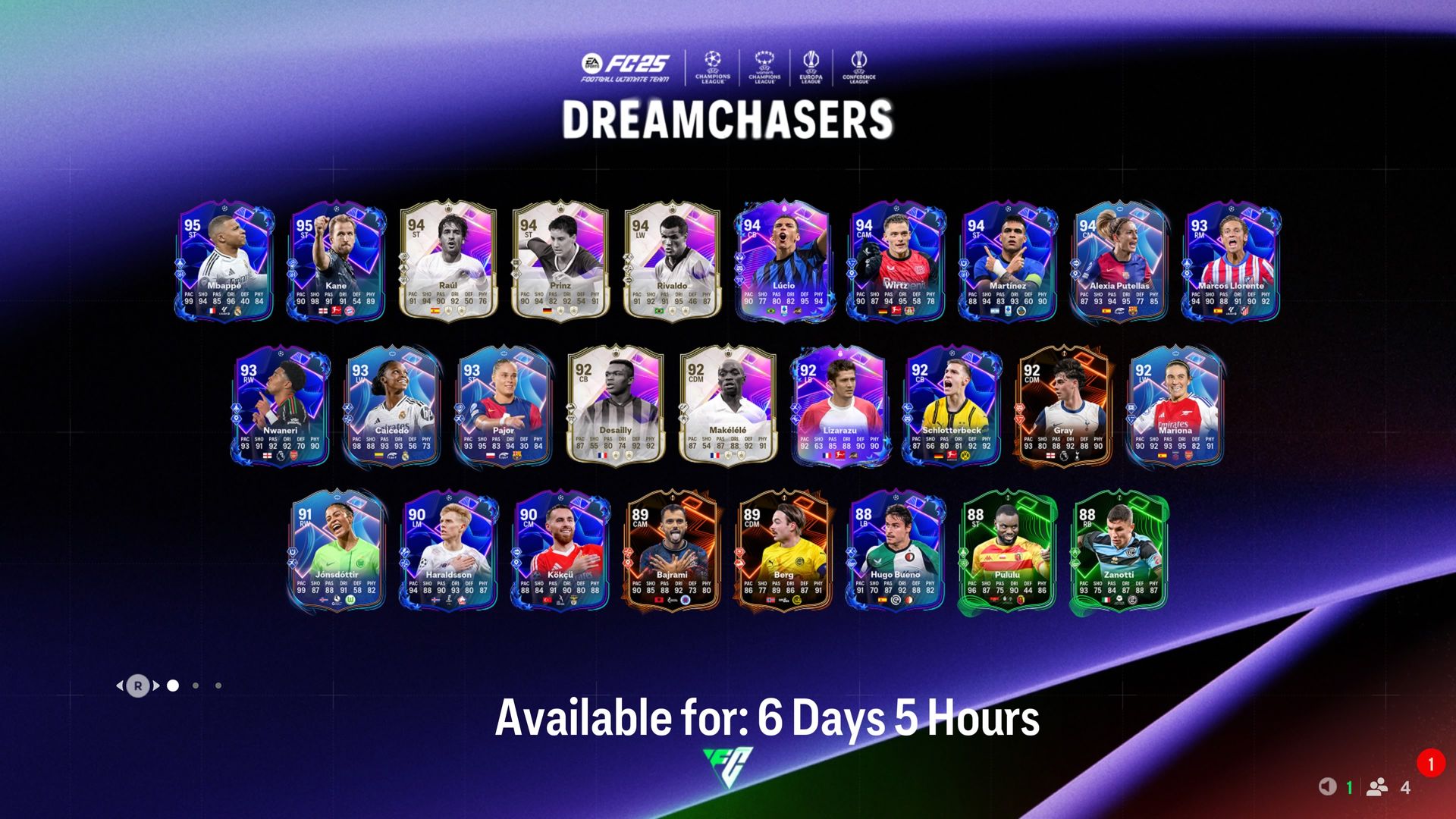Image resolution: width=1456 pixels, height=819 pixels.
Task: Select the second page indicator dot
Action: pyautogui.click(x=196, y=686)
